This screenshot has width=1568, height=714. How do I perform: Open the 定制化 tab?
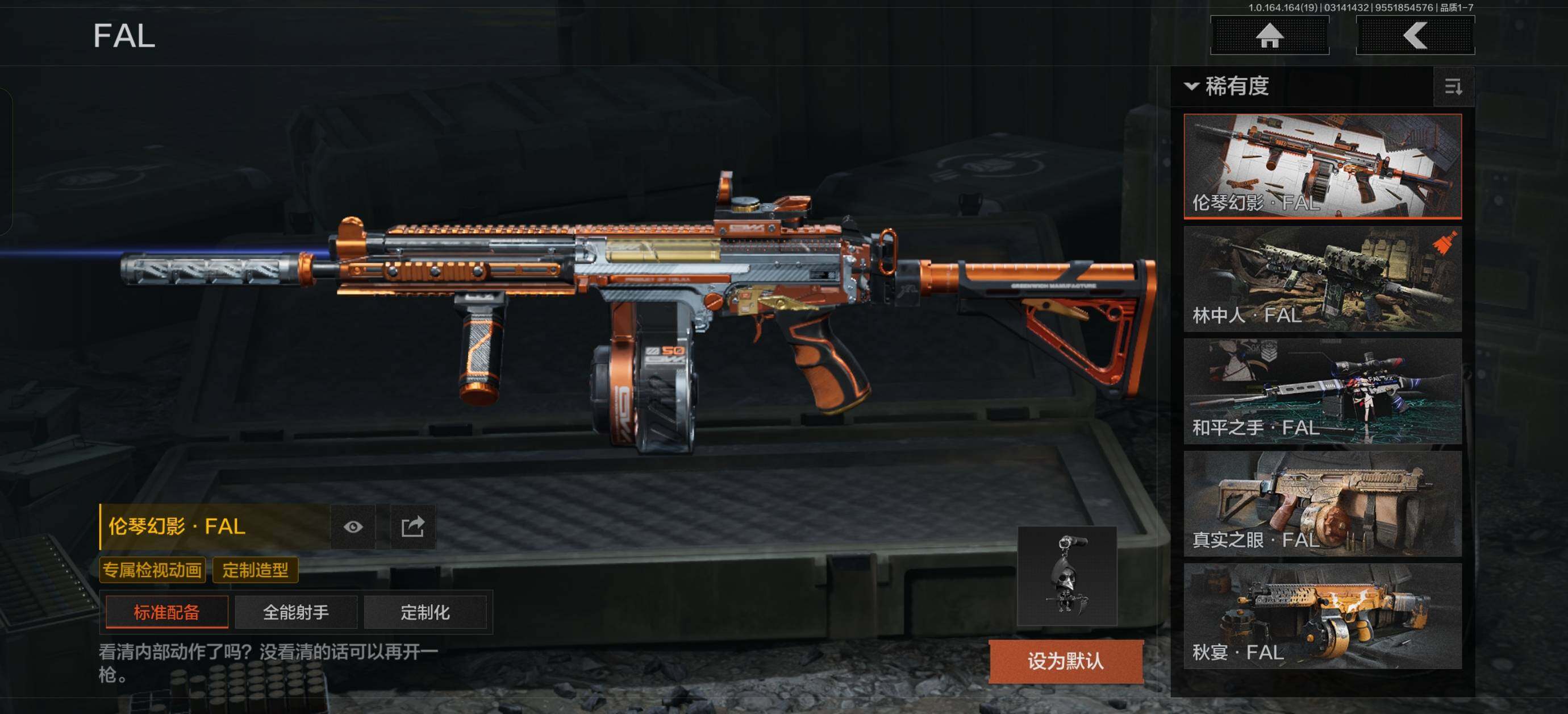(x=425, y=612)
